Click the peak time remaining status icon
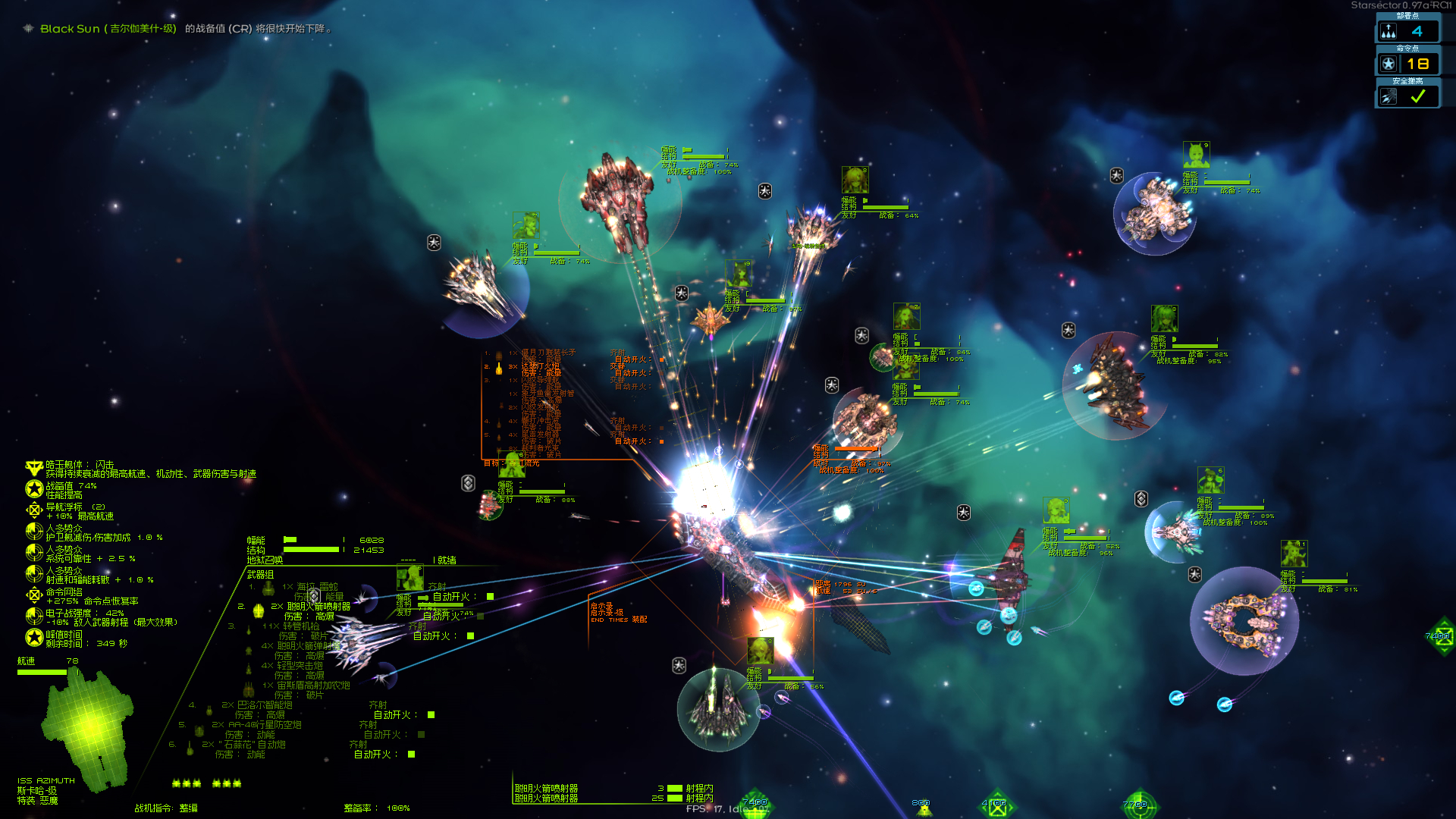 coord(34,639)
